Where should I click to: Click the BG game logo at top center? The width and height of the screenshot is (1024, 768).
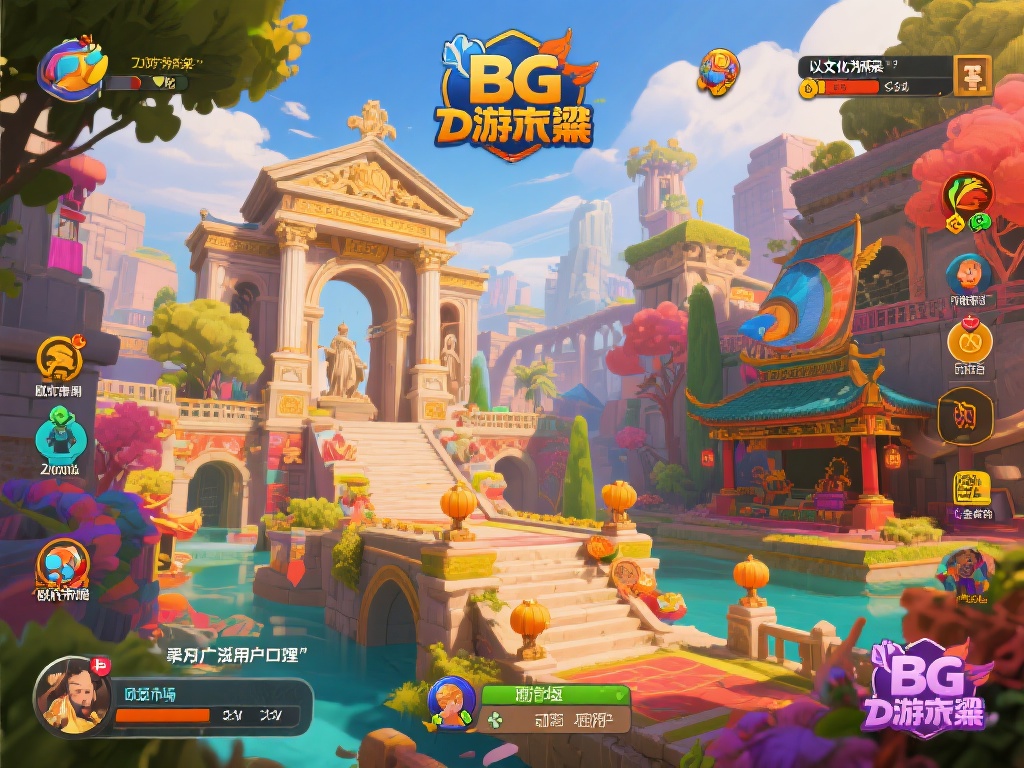click(x=515, y=97)
